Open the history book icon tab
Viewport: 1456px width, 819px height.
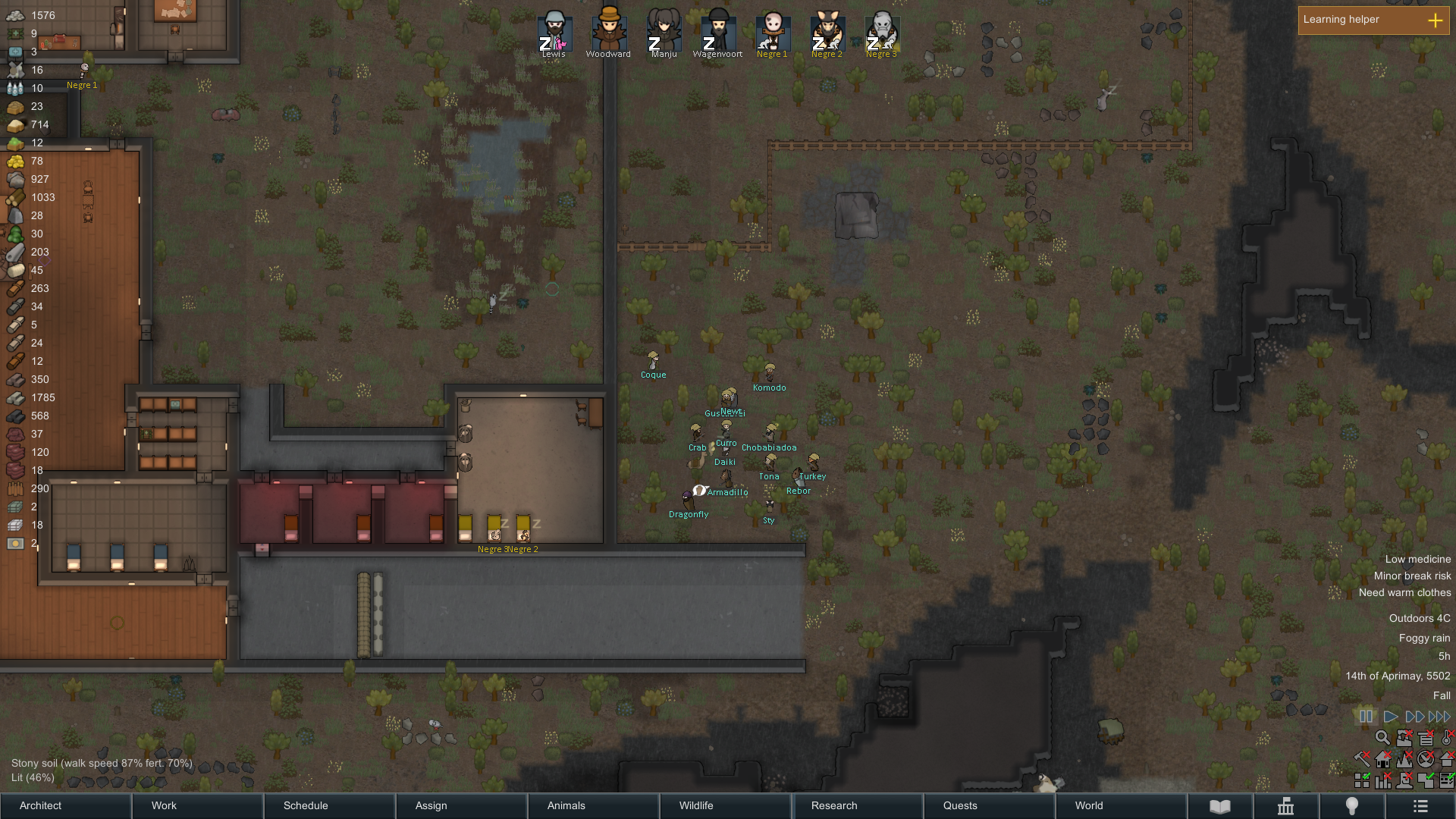[1219, 806]
